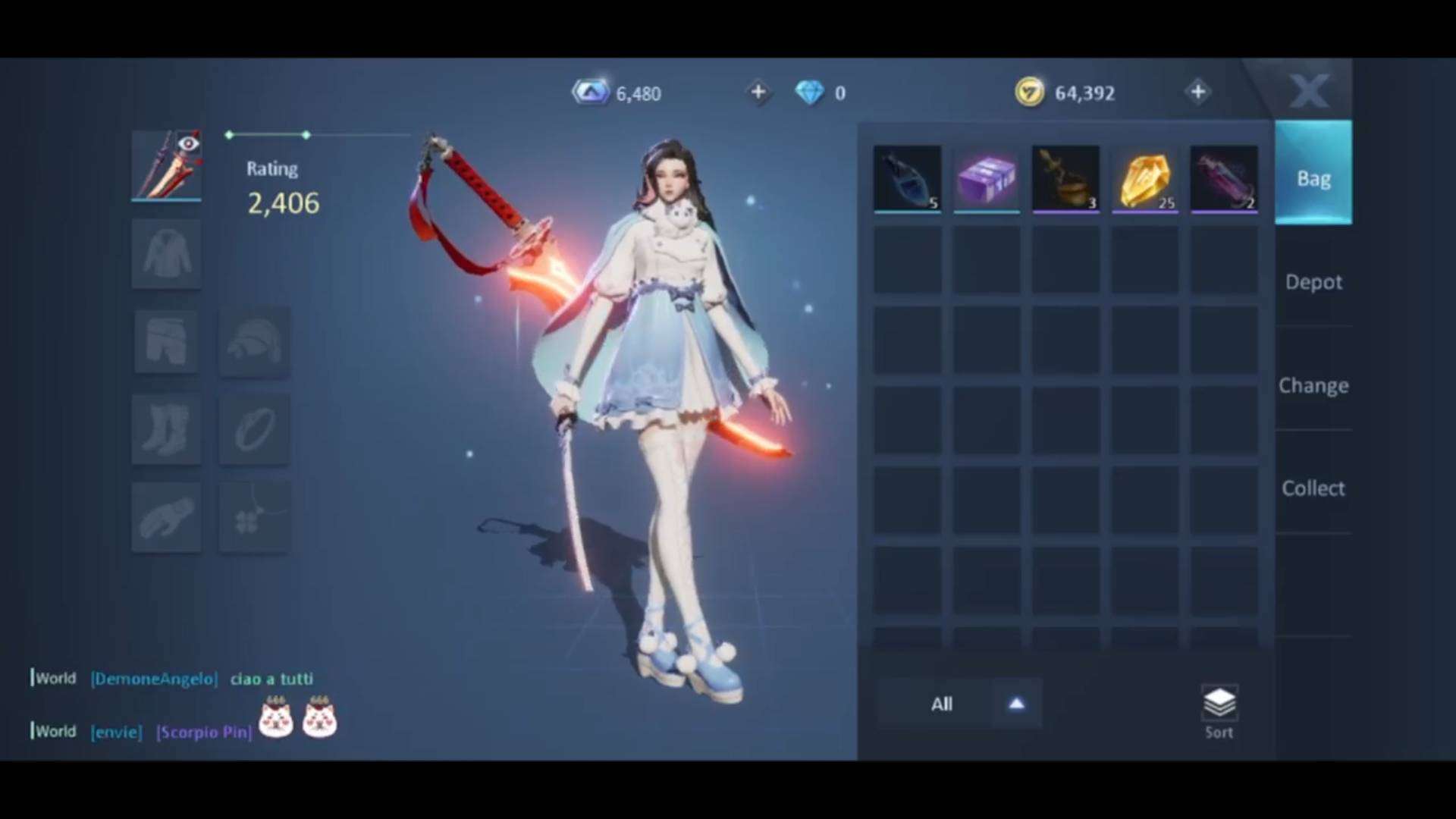Select the Collect tab
1456x819 pixels.
tap(1313, 488)
